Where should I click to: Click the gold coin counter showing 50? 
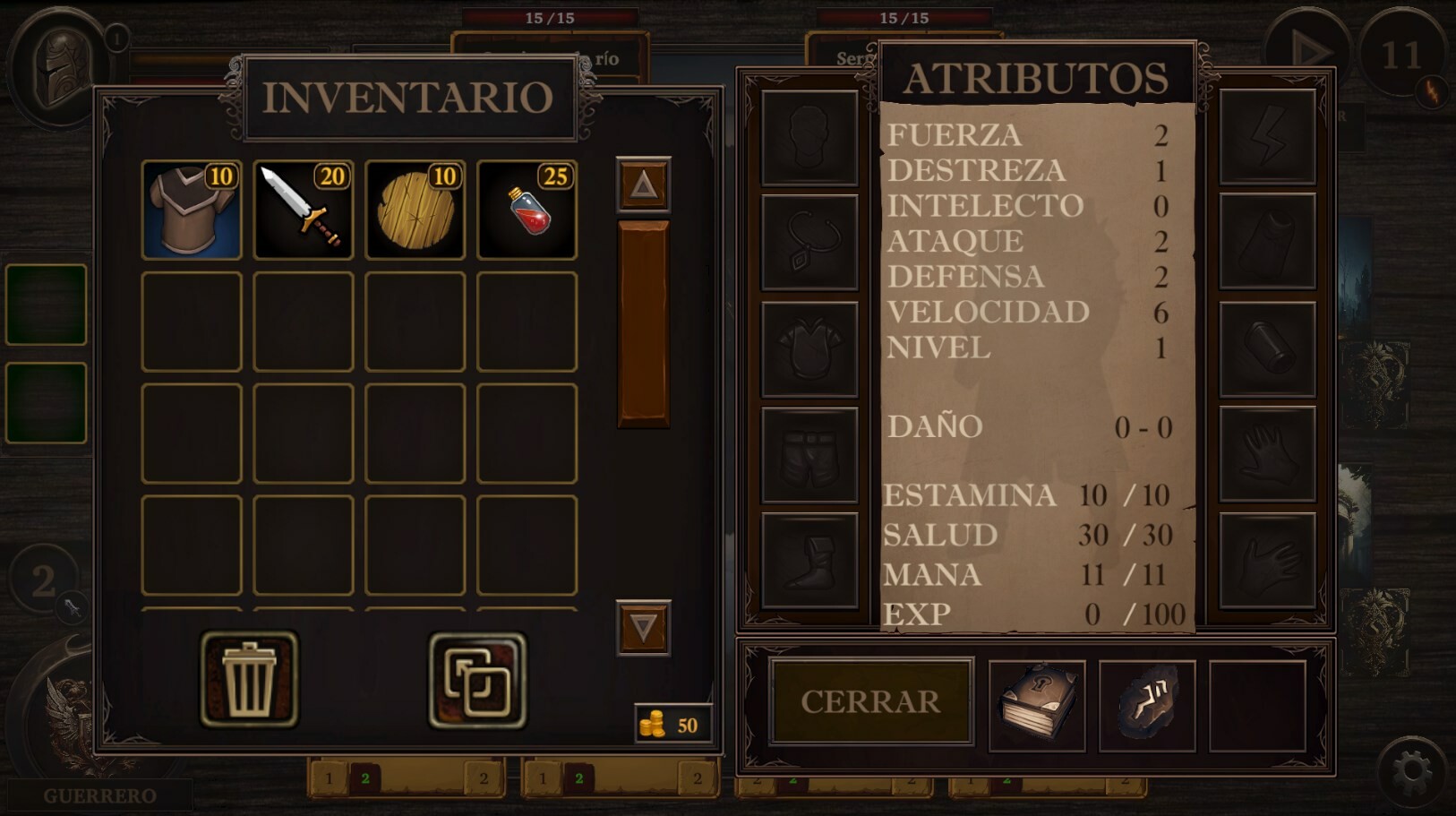[x=673, y=722]
